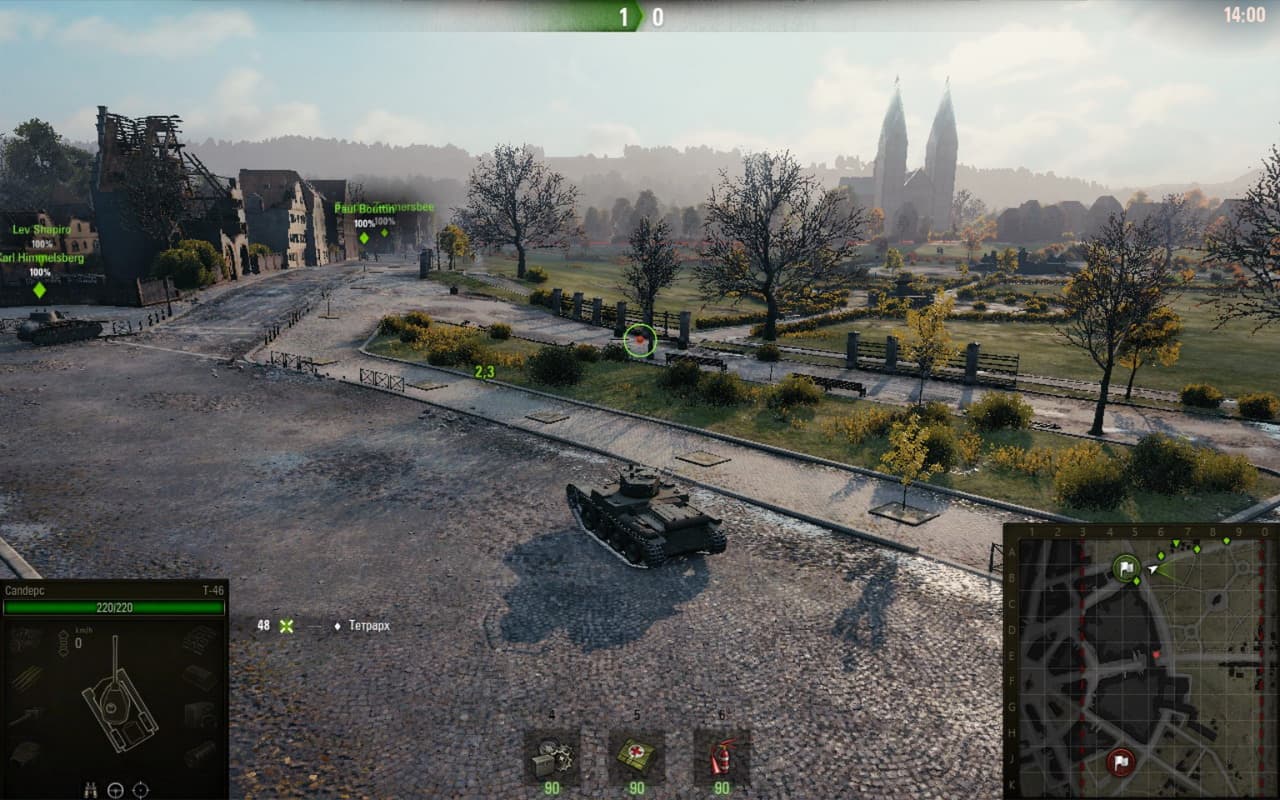The width and height of the screenshot is (1280, 800).
Task: Use the first aid kit consumable
Action: click(x=636, y=757)
